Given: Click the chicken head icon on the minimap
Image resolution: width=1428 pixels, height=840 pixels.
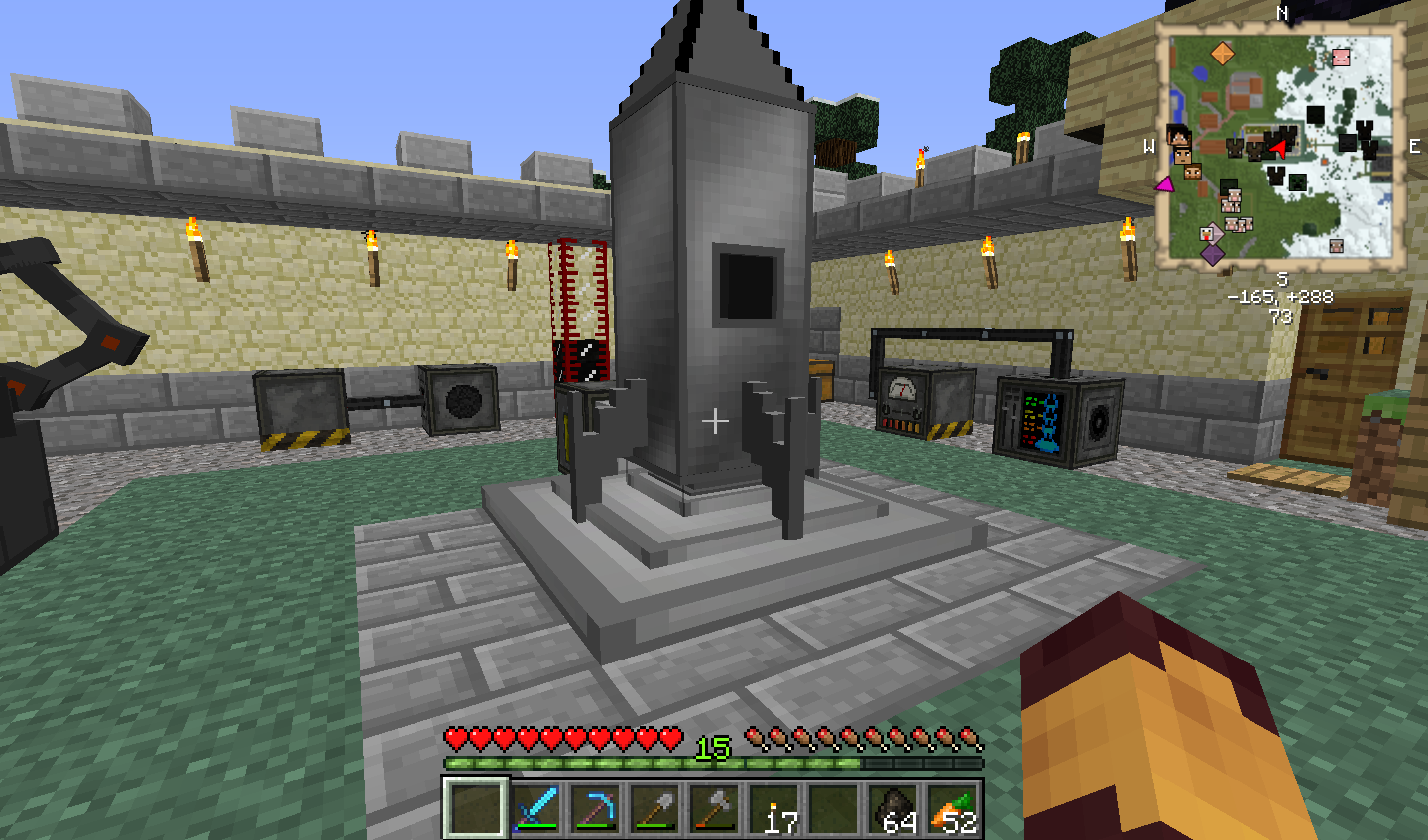Looking at the screenshot, I should coord(1208,234).
